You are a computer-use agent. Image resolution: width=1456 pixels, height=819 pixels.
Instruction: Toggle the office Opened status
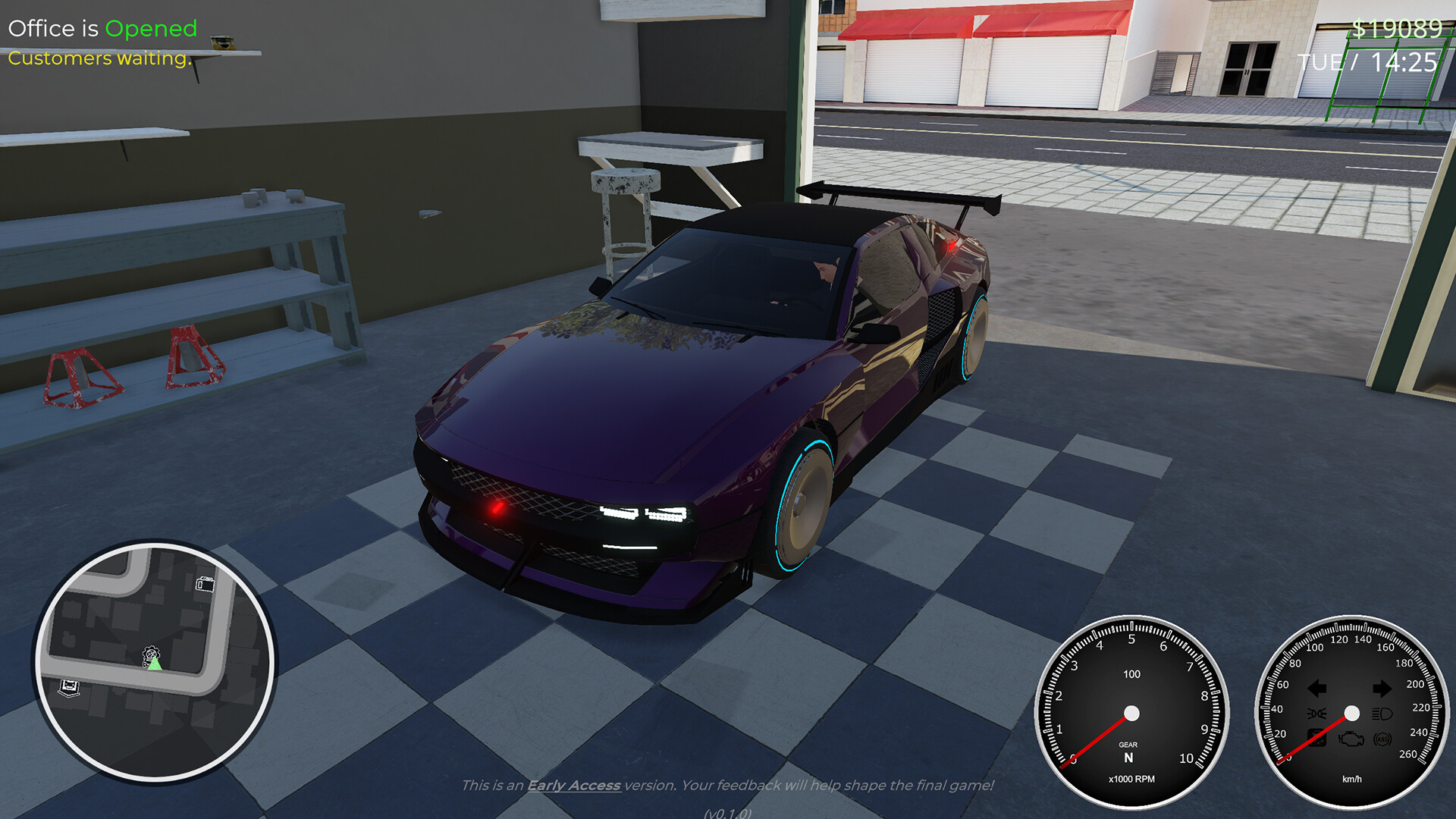(x=150, y=29)
